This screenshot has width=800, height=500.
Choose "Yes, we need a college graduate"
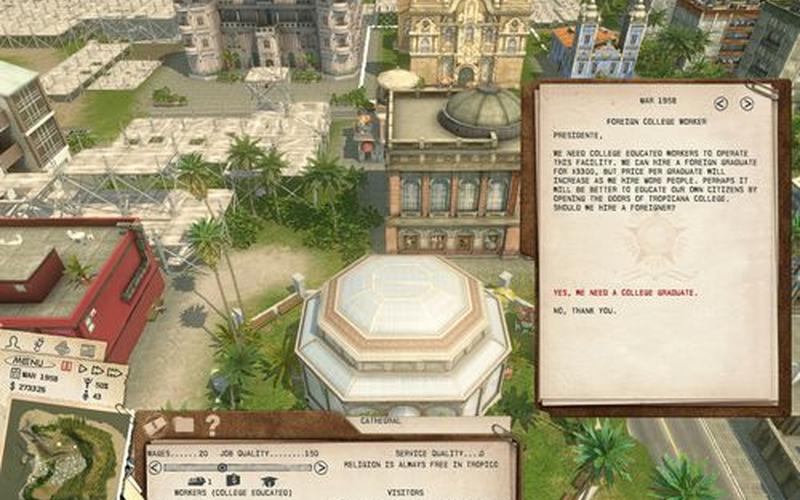click(x=625, y=293)
